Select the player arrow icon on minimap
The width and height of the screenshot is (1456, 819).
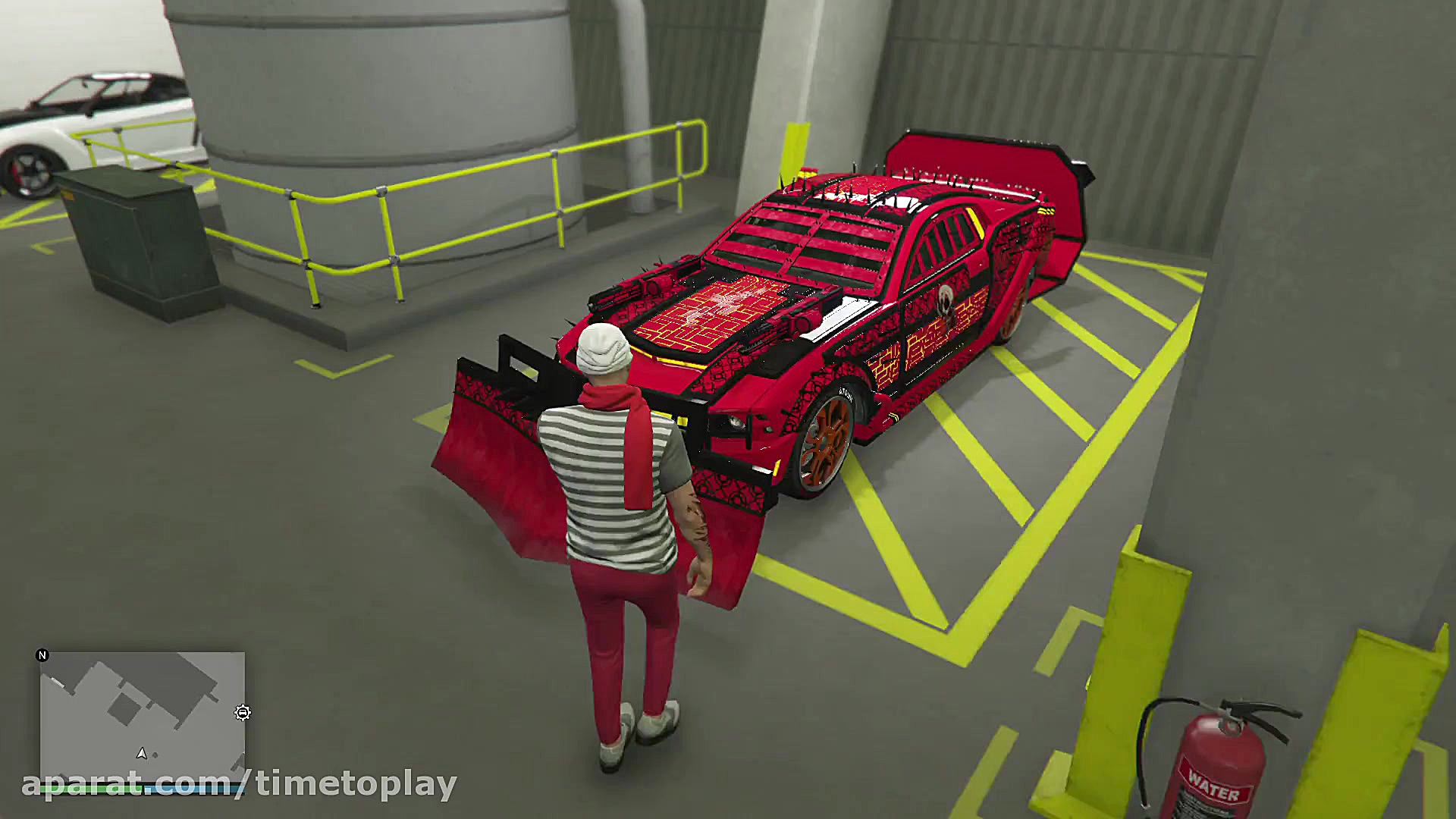(x=142, y=755)
